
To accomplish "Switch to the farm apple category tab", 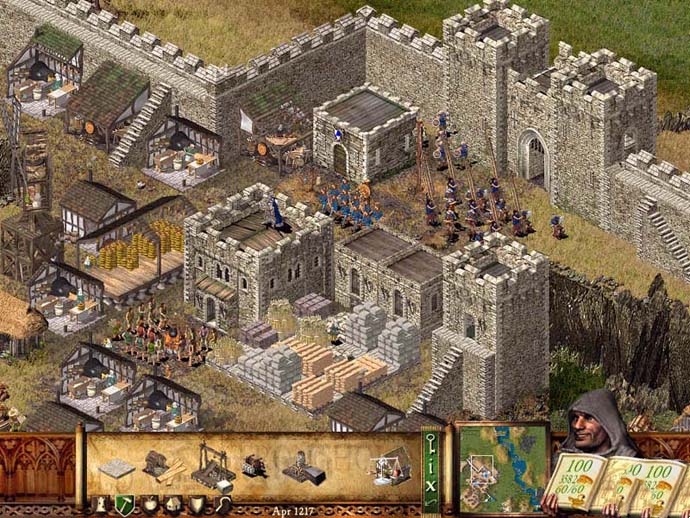I will pos(151,504).
